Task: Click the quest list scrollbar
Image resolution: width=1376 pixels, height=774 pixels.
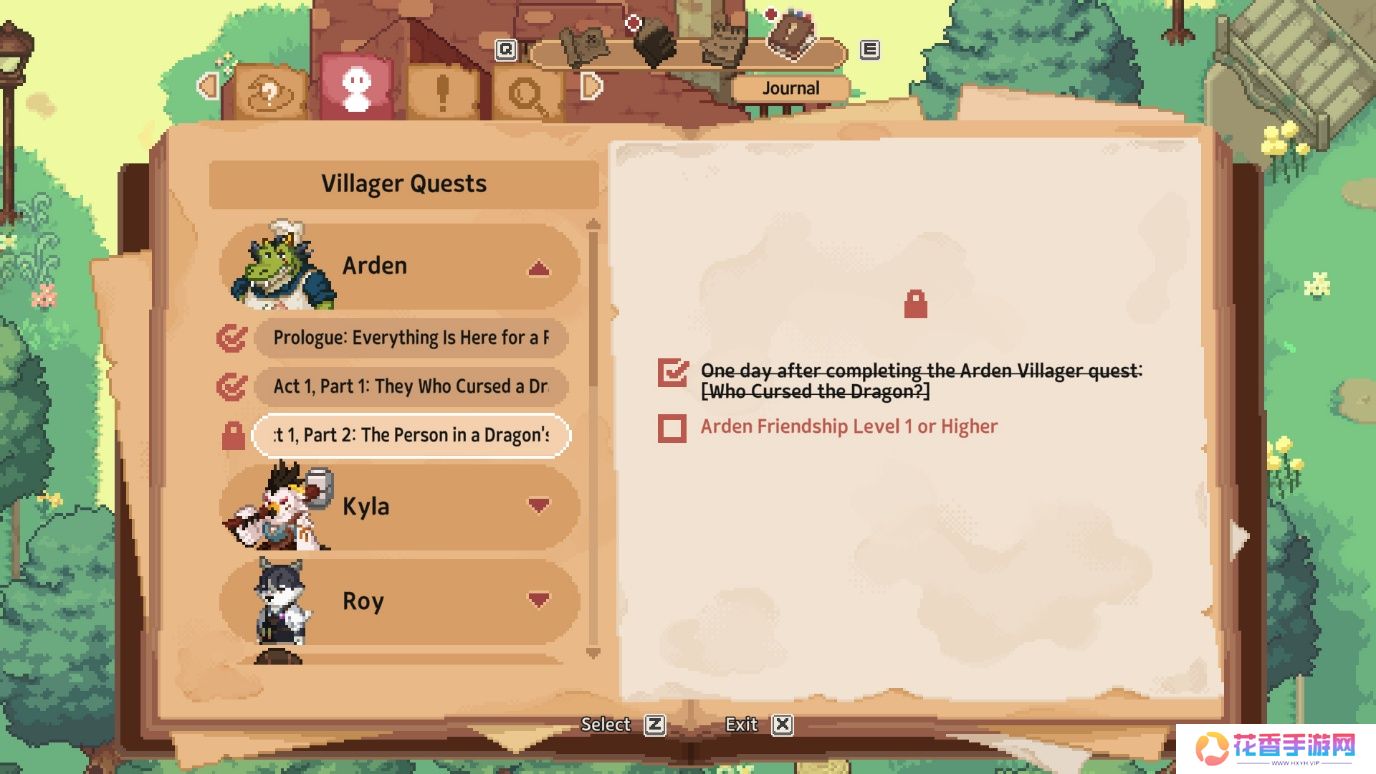Action: (593, 300)
